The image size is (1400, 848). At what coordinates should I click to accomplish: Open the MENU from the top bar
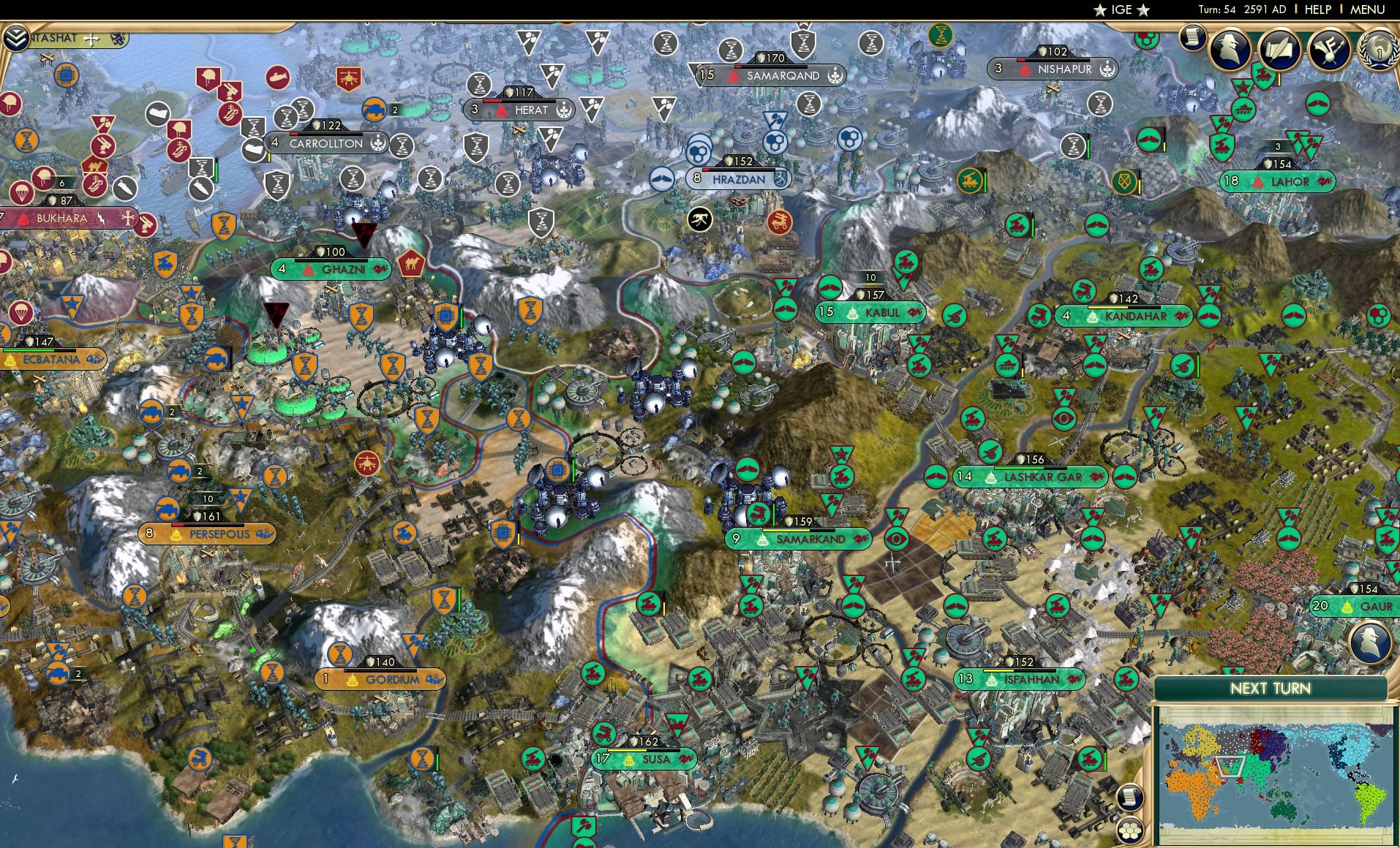click(1366, 10)
